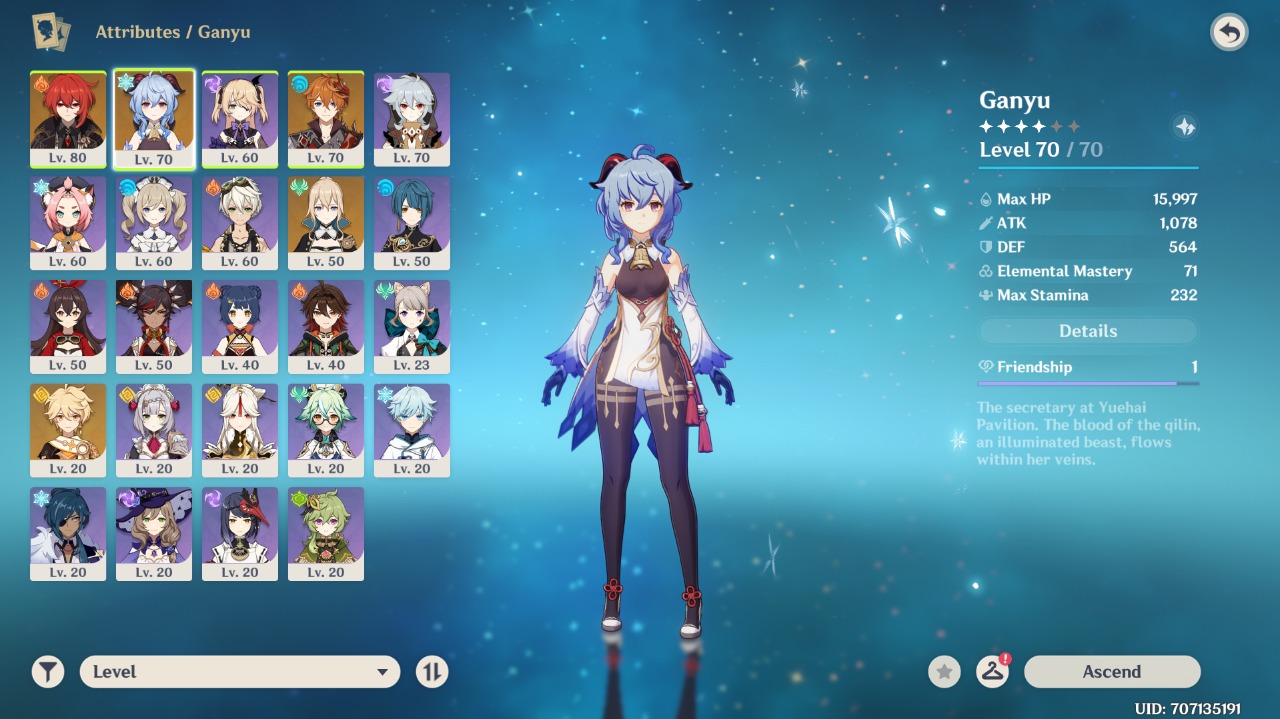The image size is (1280, 719).
Task: Click the sparkle icon beside Ganyu's stars
Action: point(1184,127)
